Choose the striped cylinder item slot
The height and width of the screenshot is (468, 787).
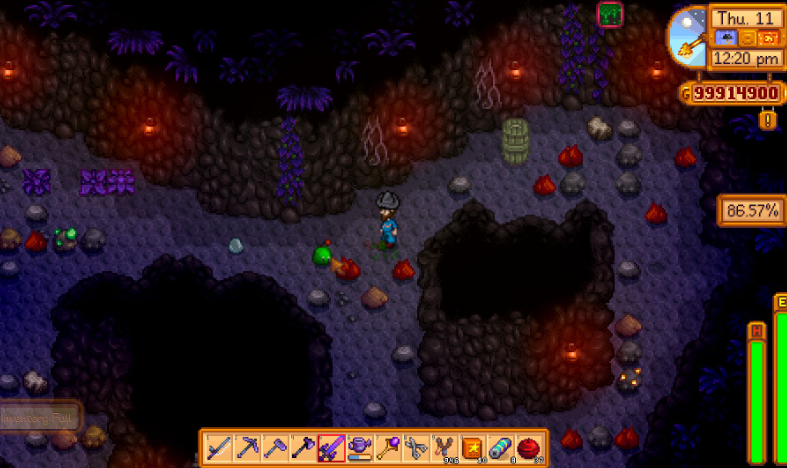click(499, 448)
